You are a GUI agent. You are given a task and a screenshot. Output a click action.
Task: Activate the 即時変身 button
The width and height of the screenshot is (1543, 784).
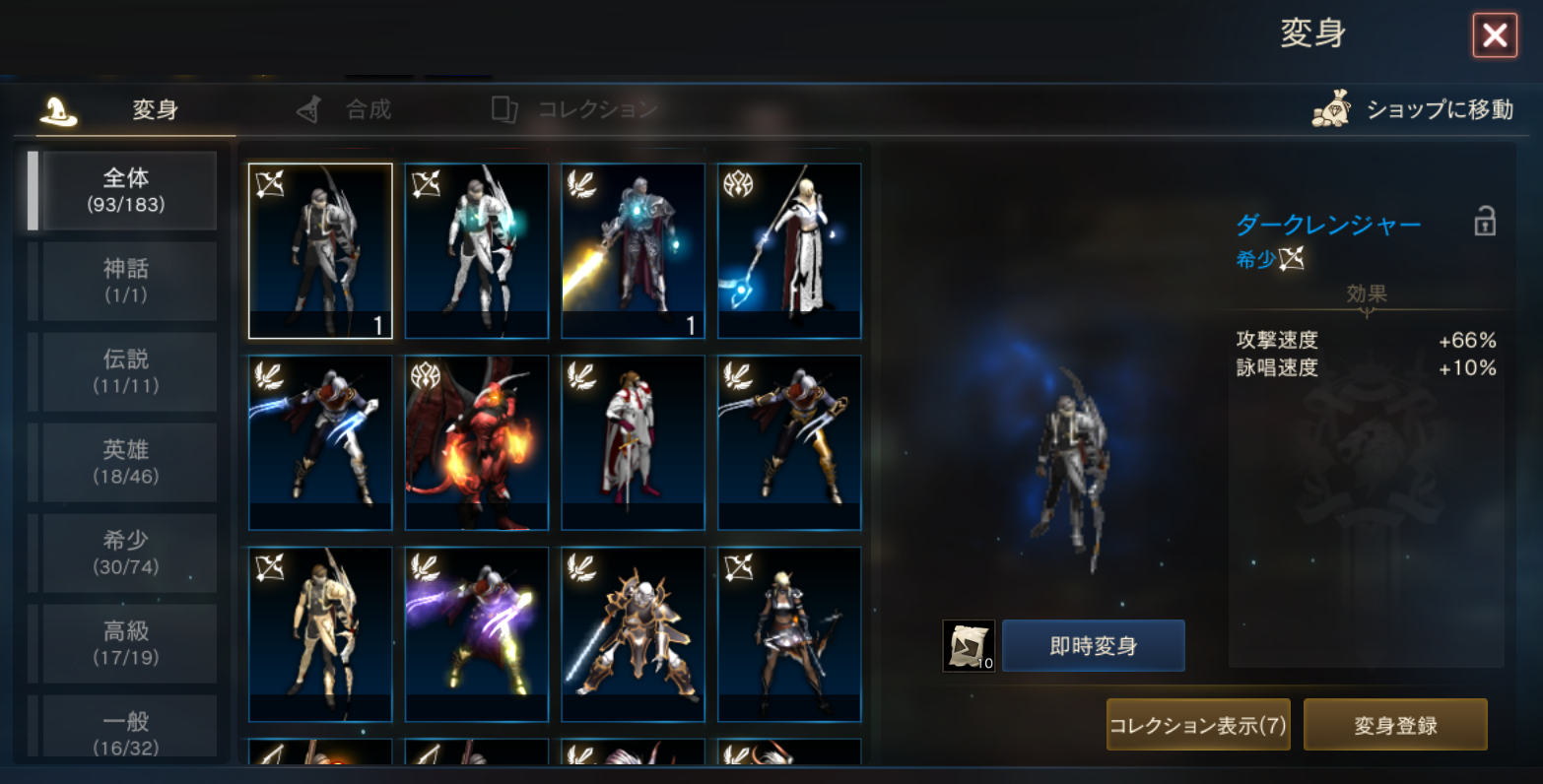(1093, 646)
